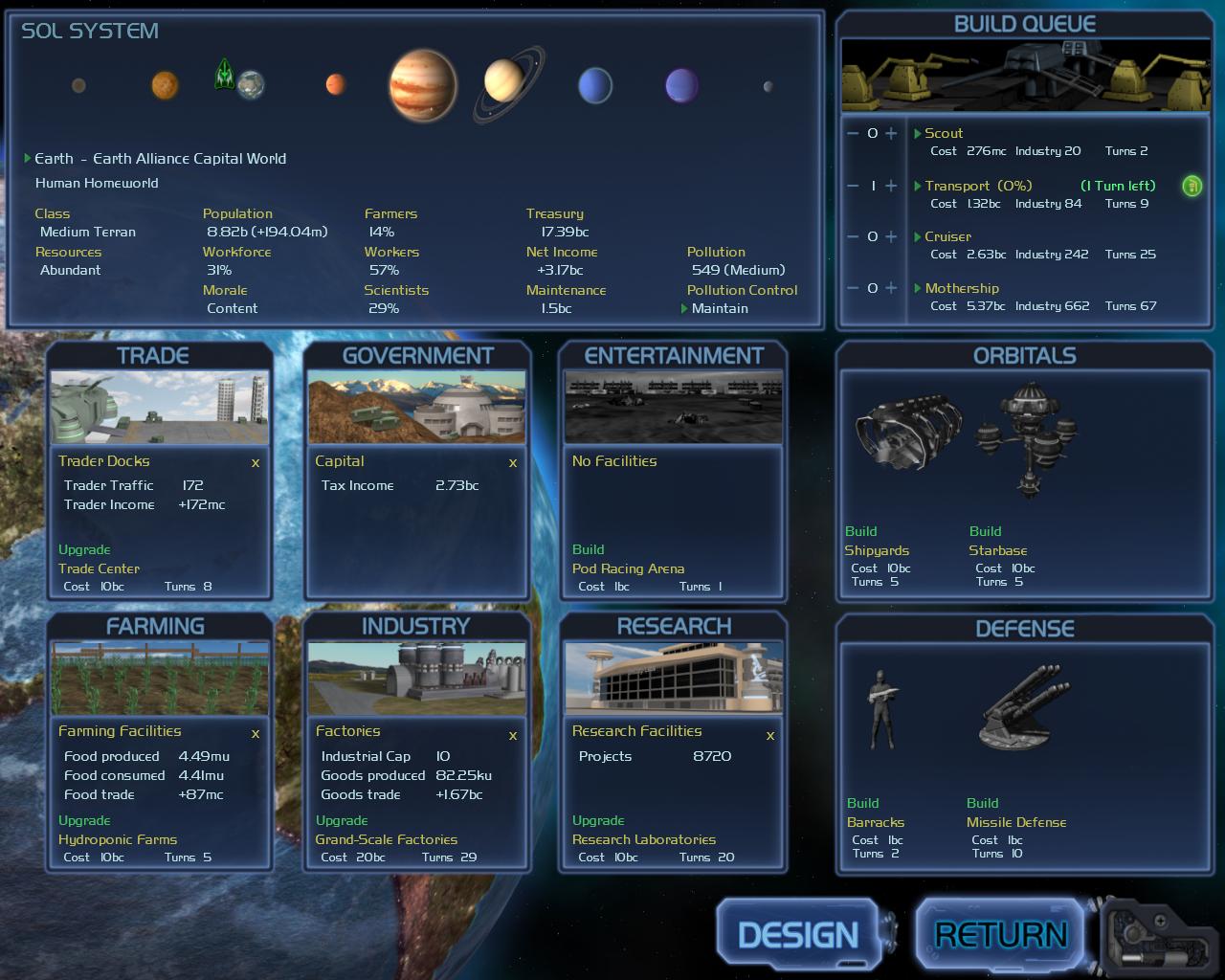Upgrade to Hydroponic Farms
This screenshot has width=1225, height=980.
pos(117,839)
